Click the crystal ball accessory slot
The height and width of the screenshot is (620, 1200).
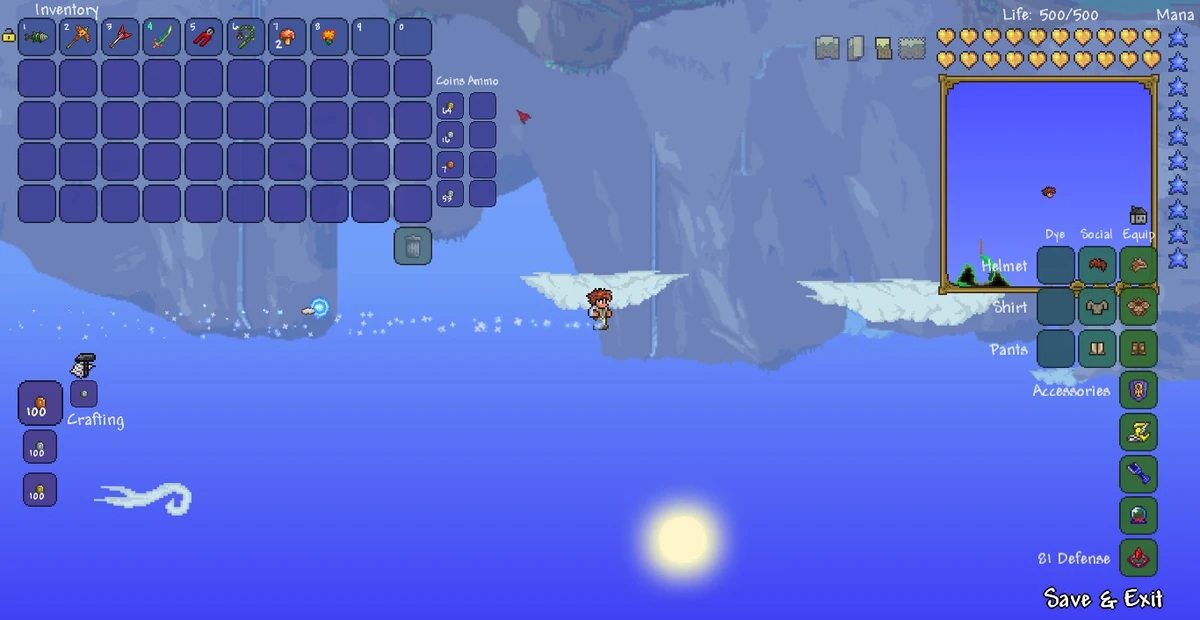click(1138, 516)
